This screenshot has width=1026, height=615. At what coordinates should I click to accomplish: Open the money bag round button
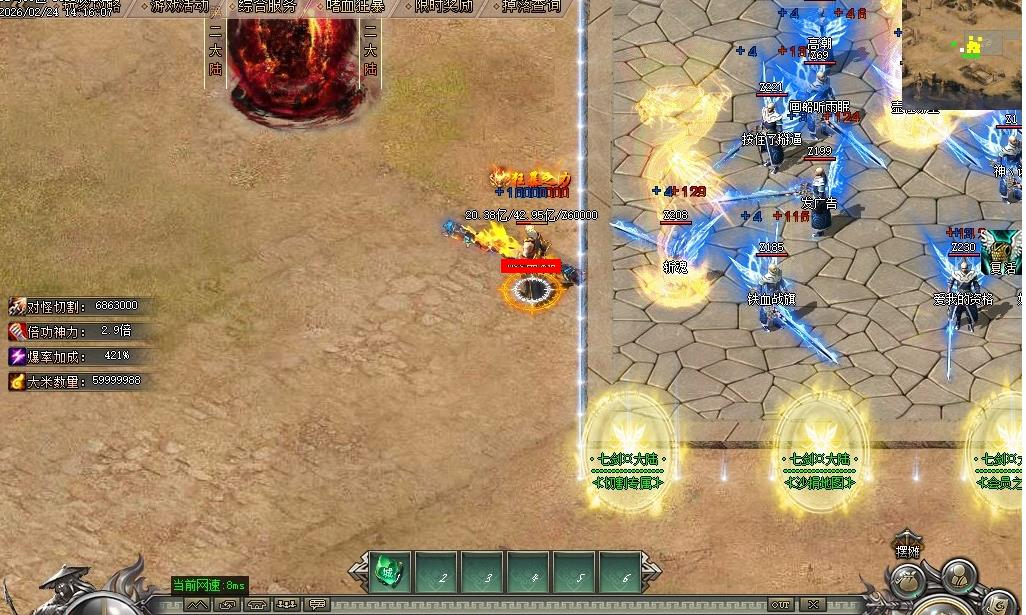(907, 582)
